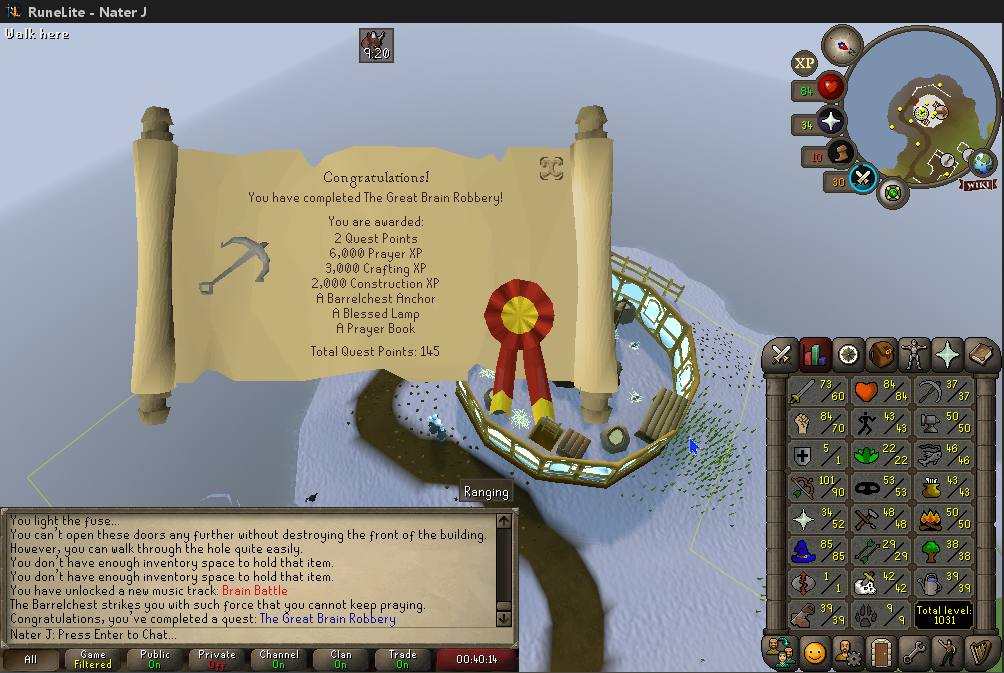This screenshot has width=1004, height=673.
Task: Open the Prayer tab
Action: [947, 354]
